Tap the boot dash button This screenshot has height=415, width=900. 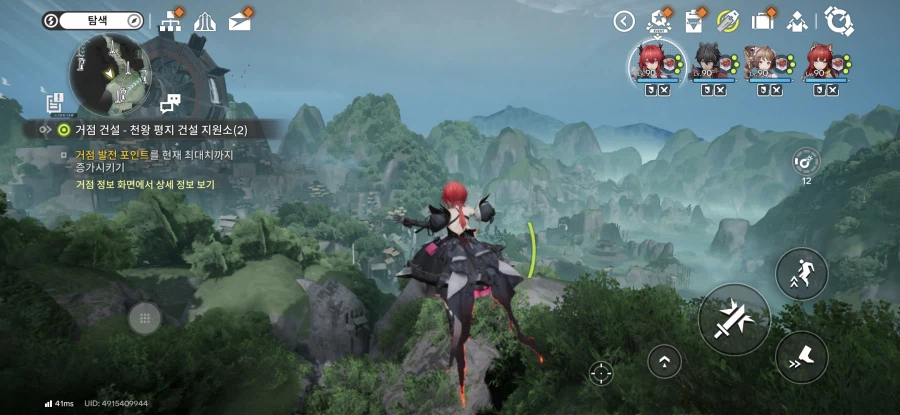click(801, 356)
